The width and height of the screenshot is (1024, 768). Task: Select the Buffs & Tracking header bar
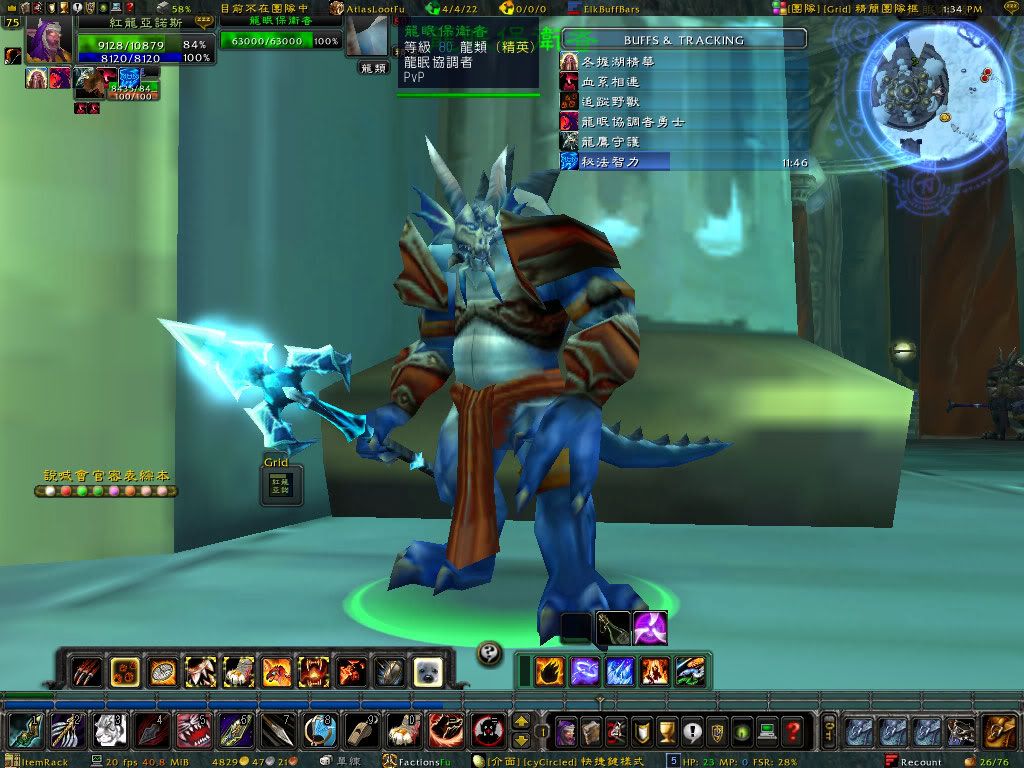coord(684,40)
